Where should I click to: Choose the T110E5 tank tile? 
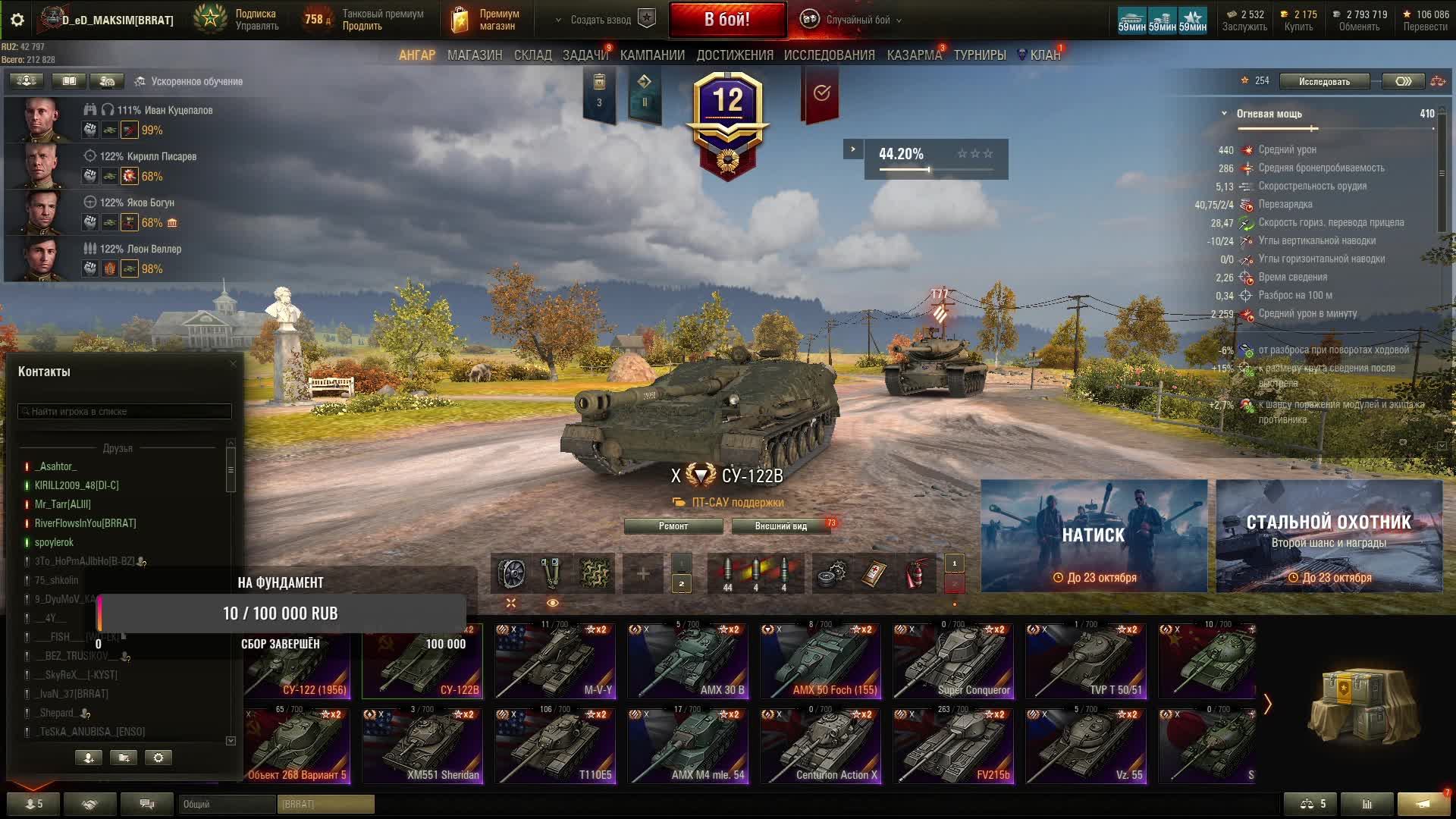pos(555,746)
